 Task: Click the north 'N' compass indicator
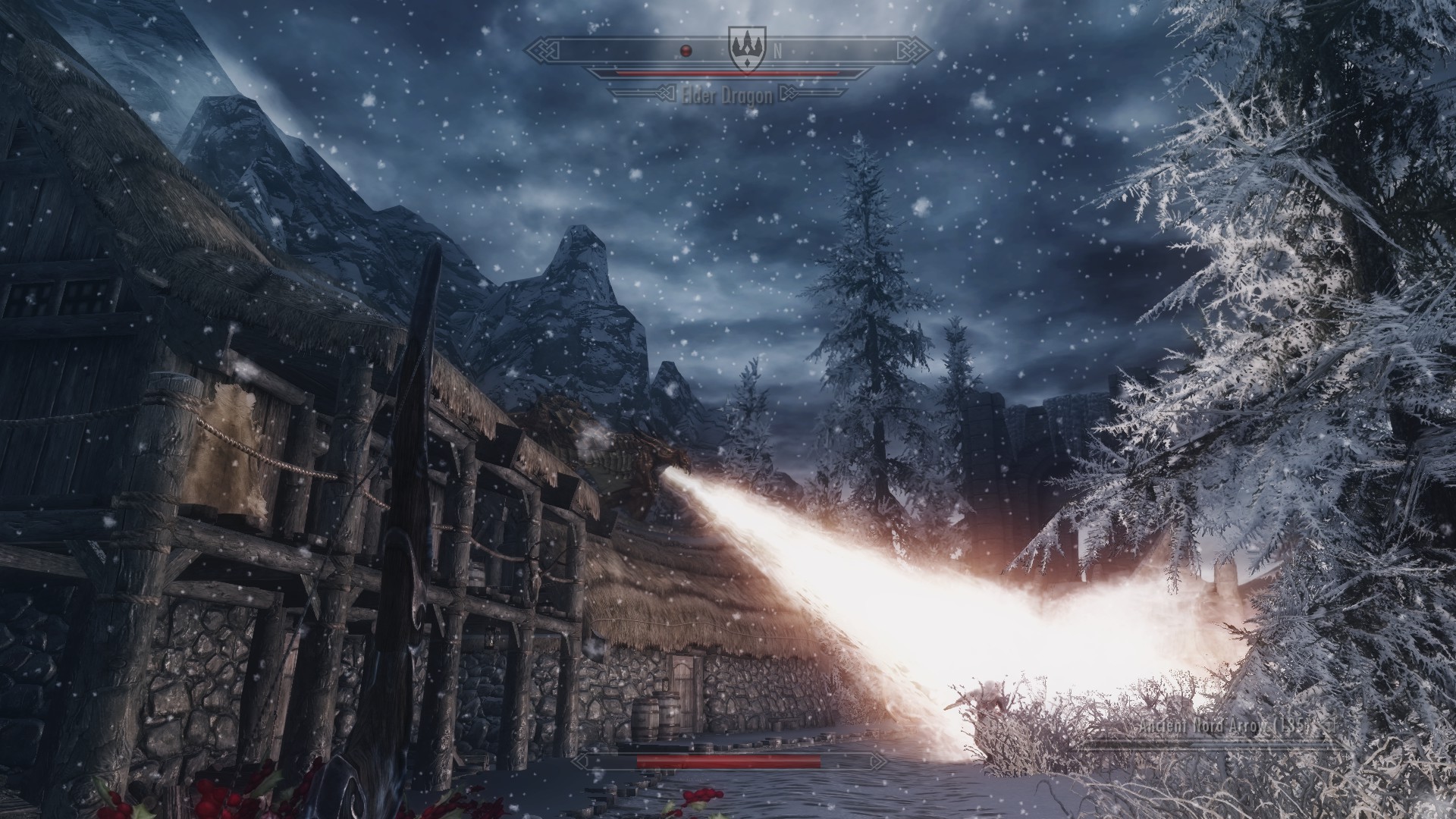click(x=777, y=52)
